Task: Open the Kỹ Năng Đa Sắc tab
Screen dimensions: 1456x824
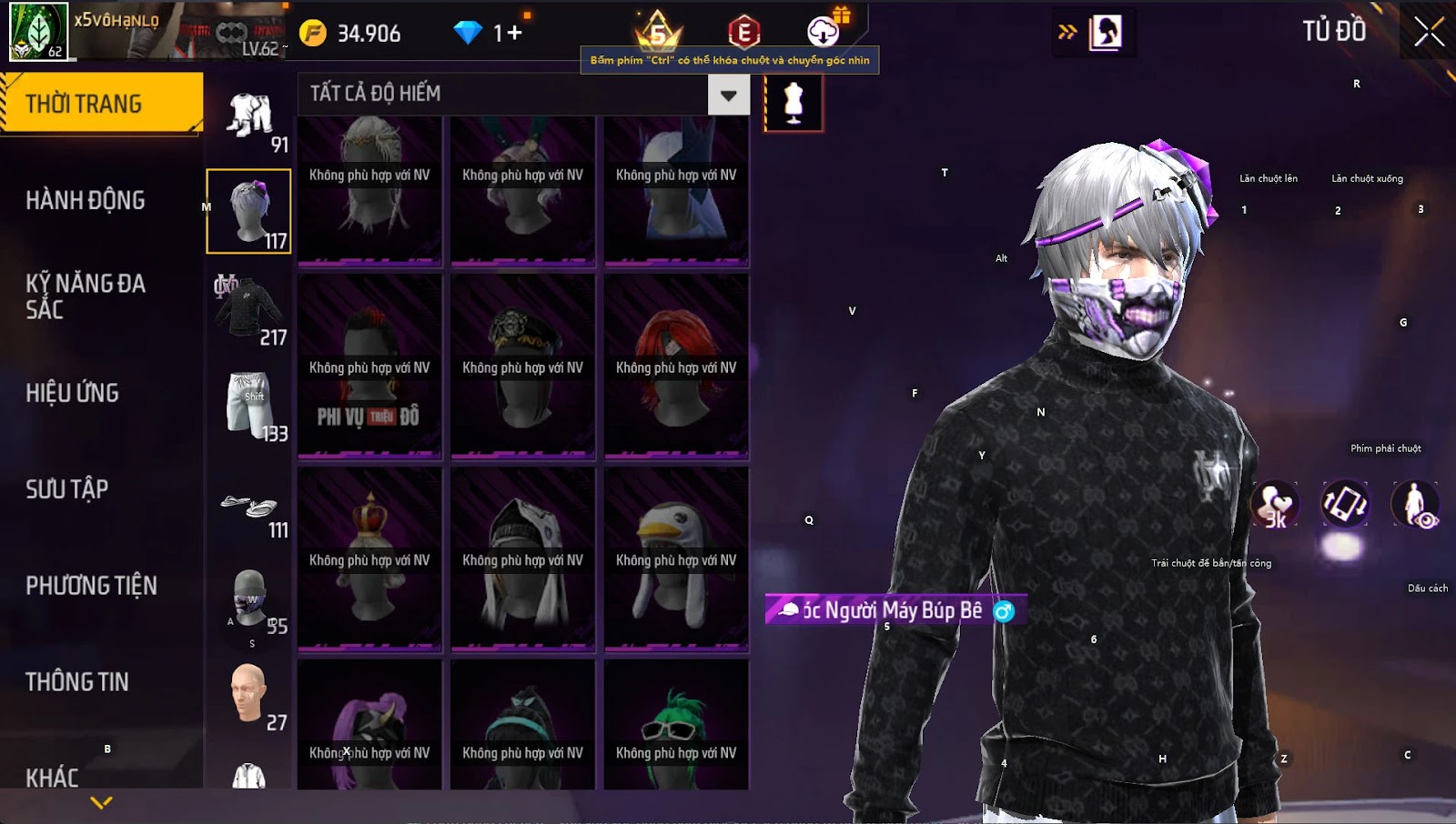Action: point(86,296)
